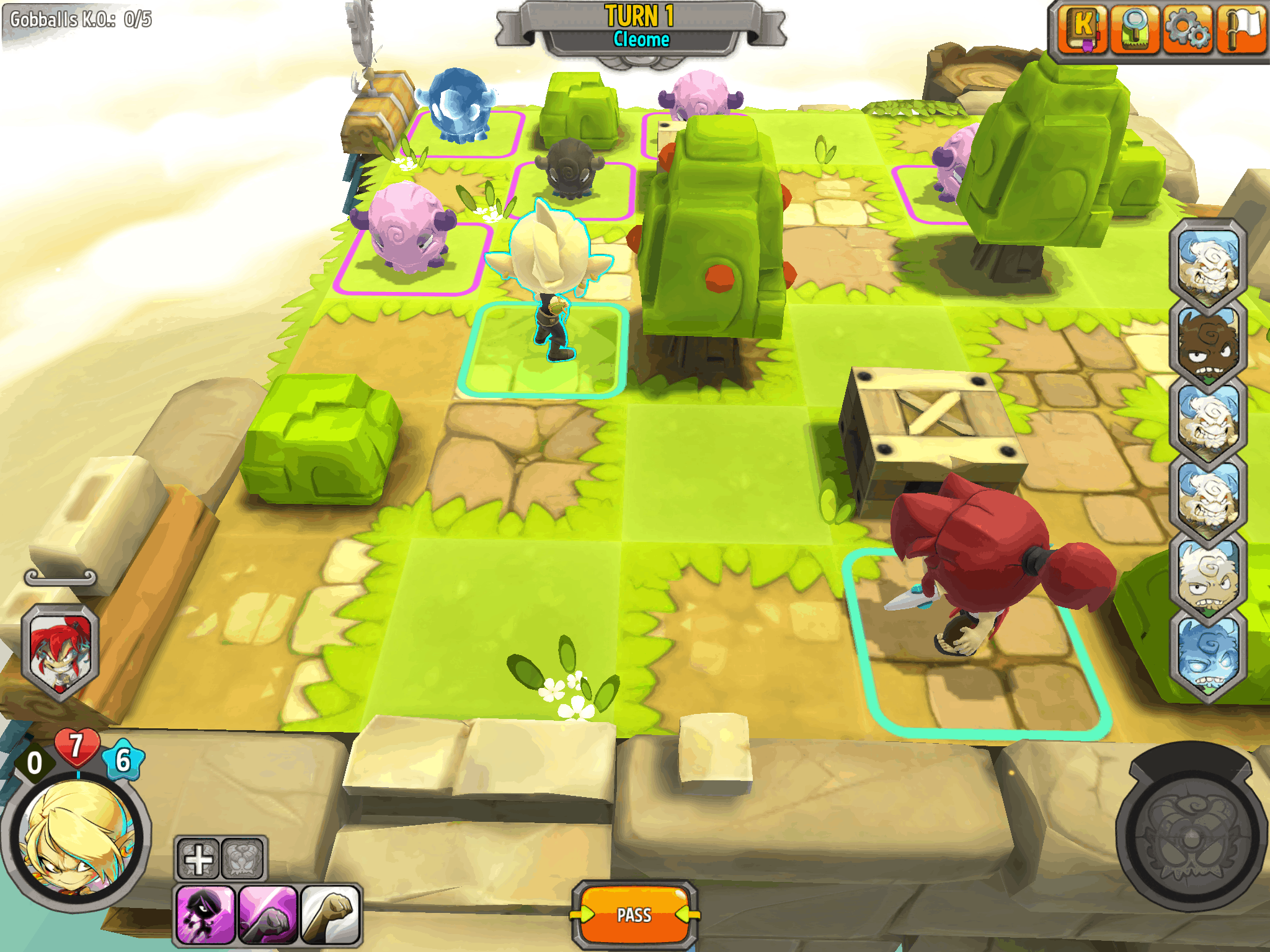This screenshot has height=952, width=1270.
Task: Click the grey plus slot
Action: pyautogui.click(x=198, y=860)
